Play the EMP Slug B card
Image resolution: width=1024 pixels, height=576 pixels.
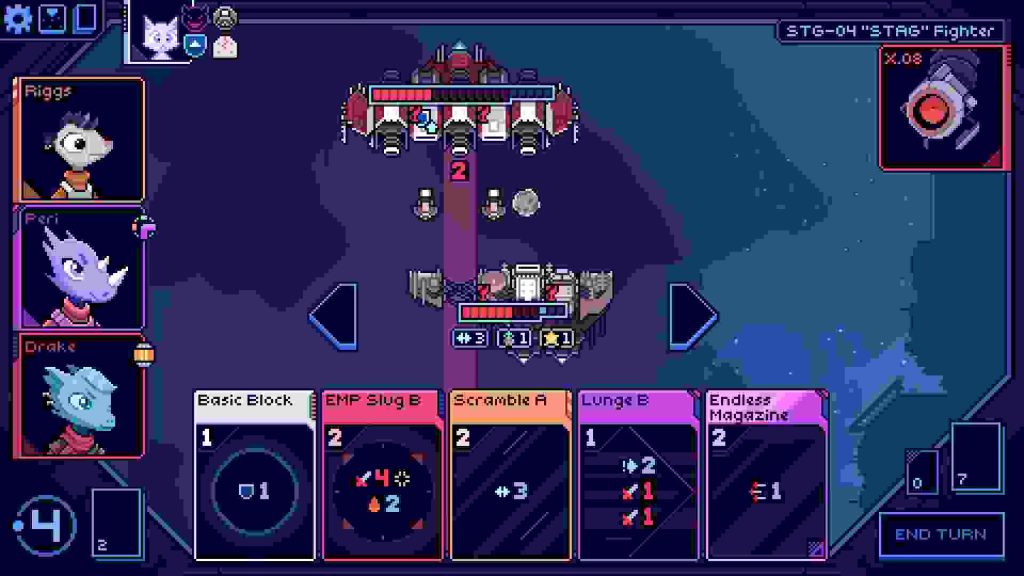point(381,474)
